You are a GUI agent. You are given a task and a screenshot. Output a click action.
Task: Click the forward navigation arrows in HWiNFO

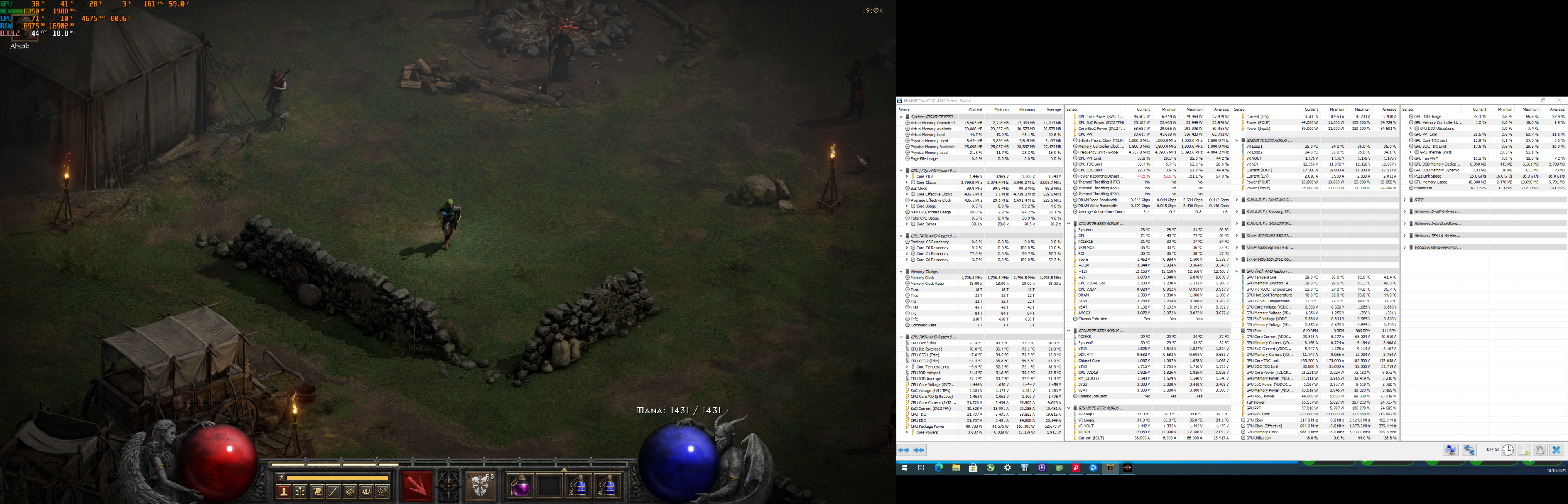coord(919,451)
